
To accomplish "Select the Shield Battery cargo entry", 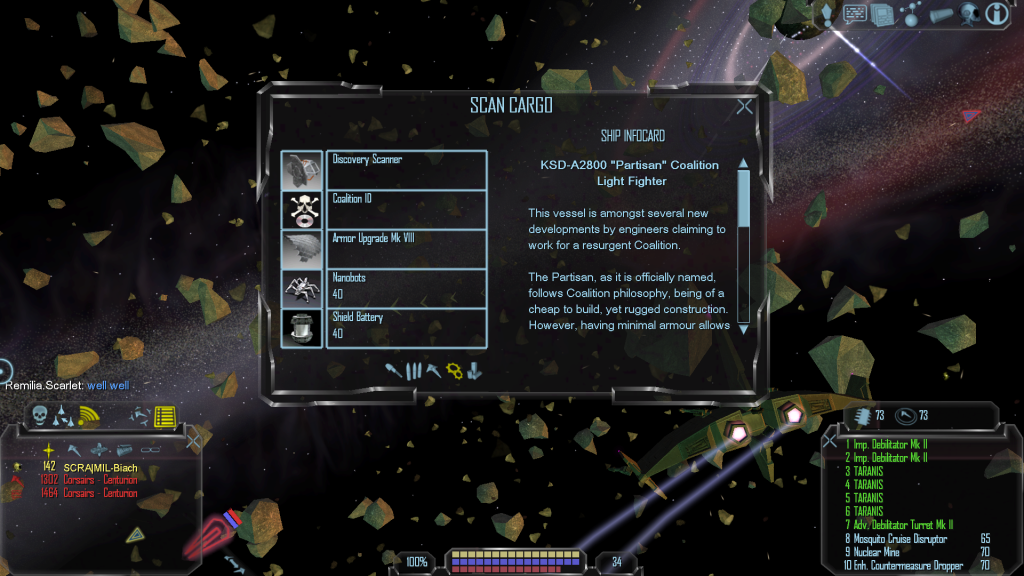I will pos(406,328).
